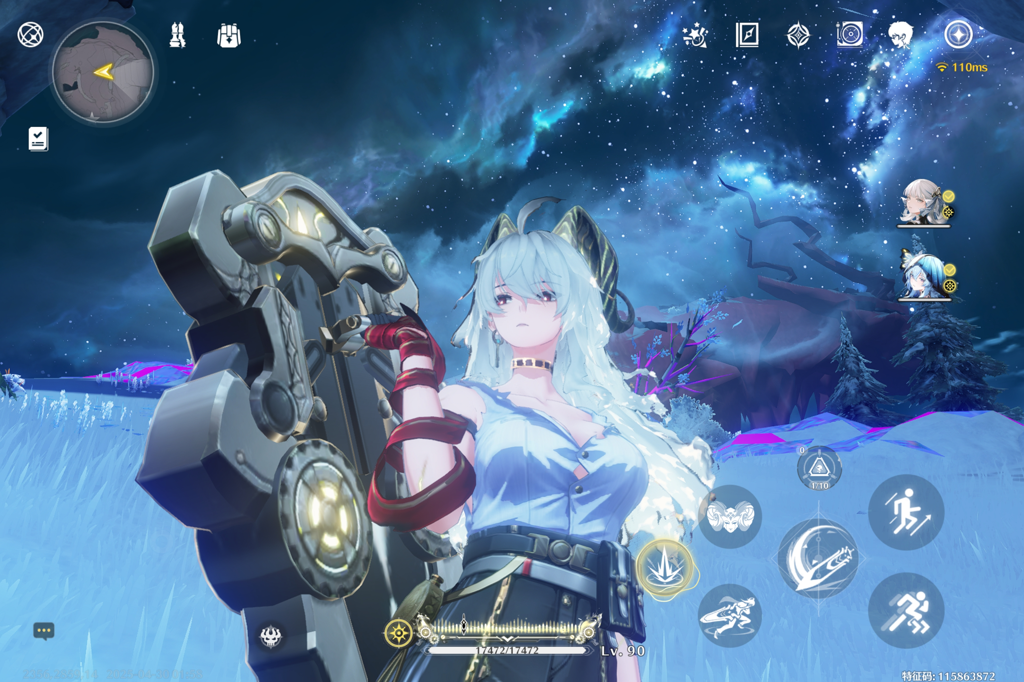The width and height of the screenshot is (1024, 682).
Task: Open the two-tower challenge icon
Action: coord(178,36)
